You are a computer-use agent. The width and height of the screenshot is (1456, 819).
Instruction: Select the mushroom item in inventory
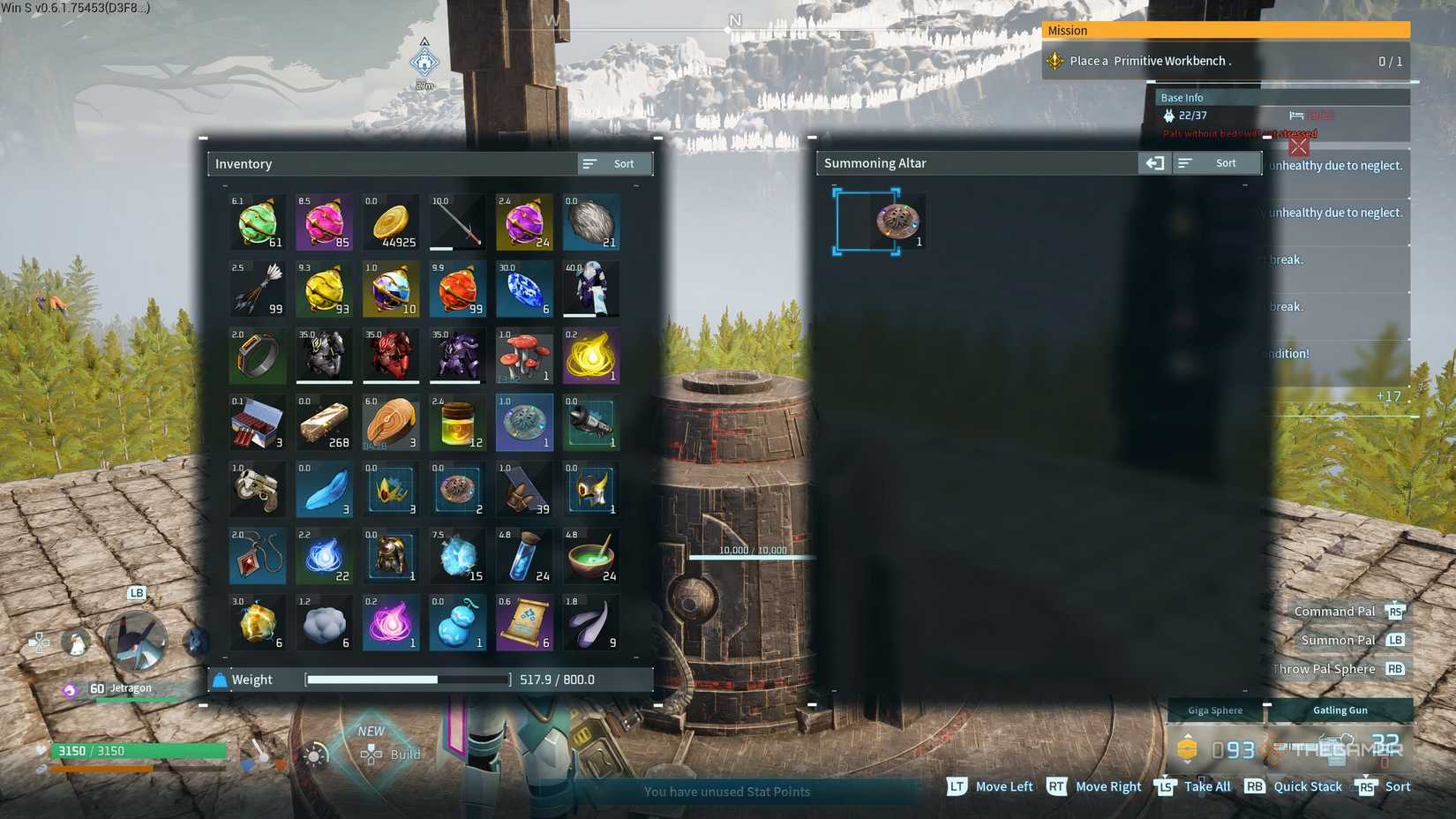(524, 356)
